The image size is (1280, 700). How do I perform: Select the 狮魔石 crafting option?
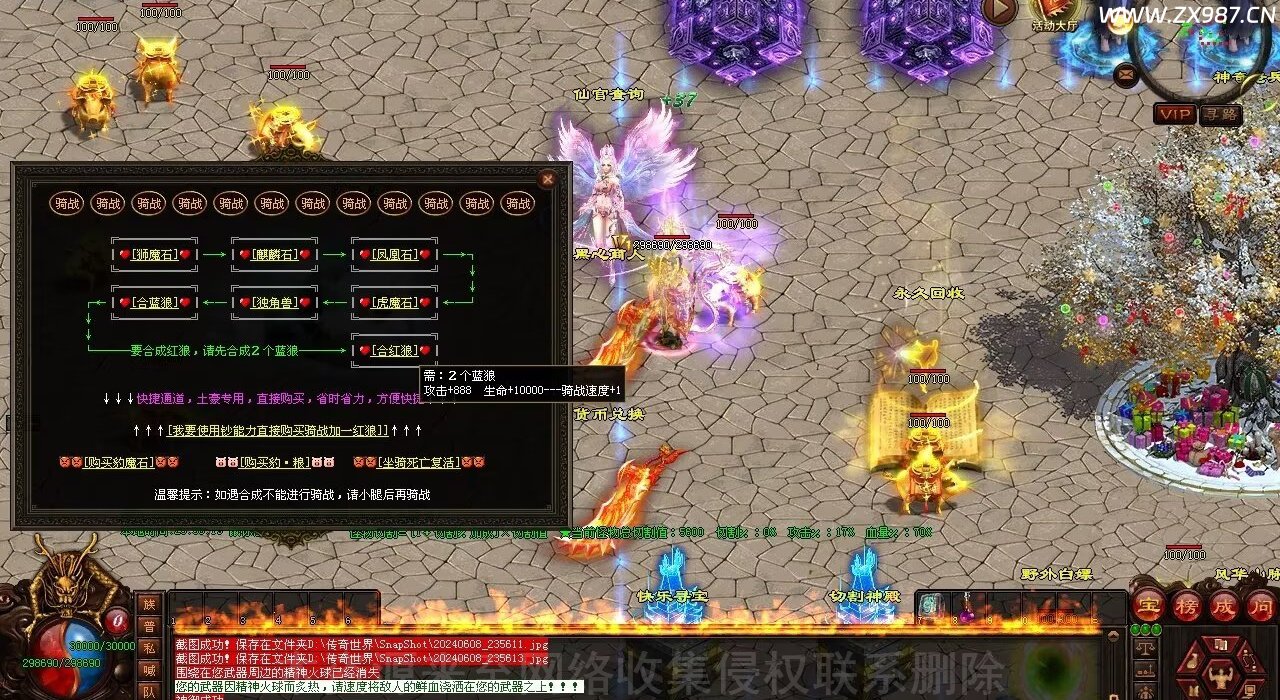(x=154, y=255)
